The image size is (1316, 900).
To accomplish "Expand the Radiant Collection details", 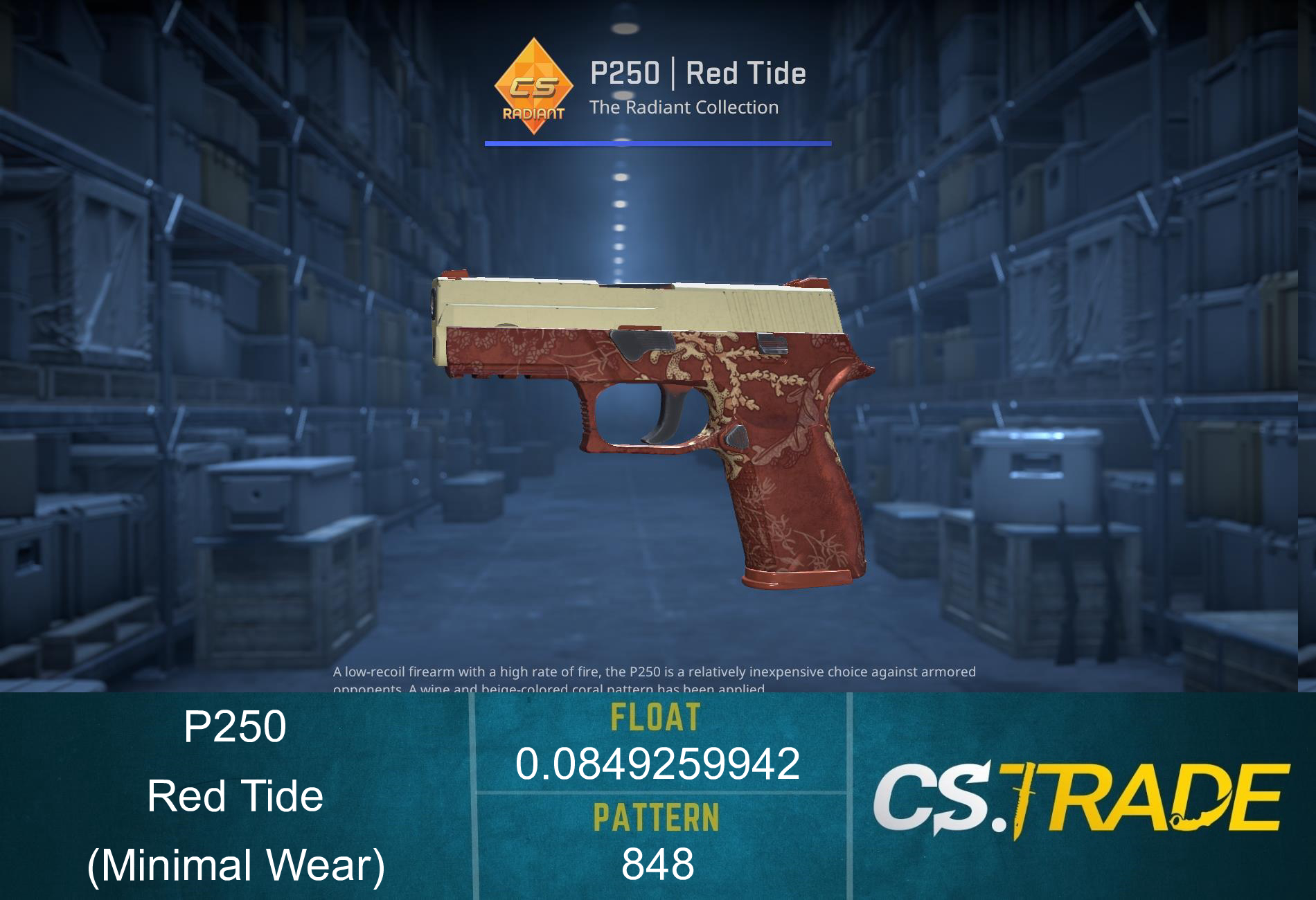I will (684, 107).
